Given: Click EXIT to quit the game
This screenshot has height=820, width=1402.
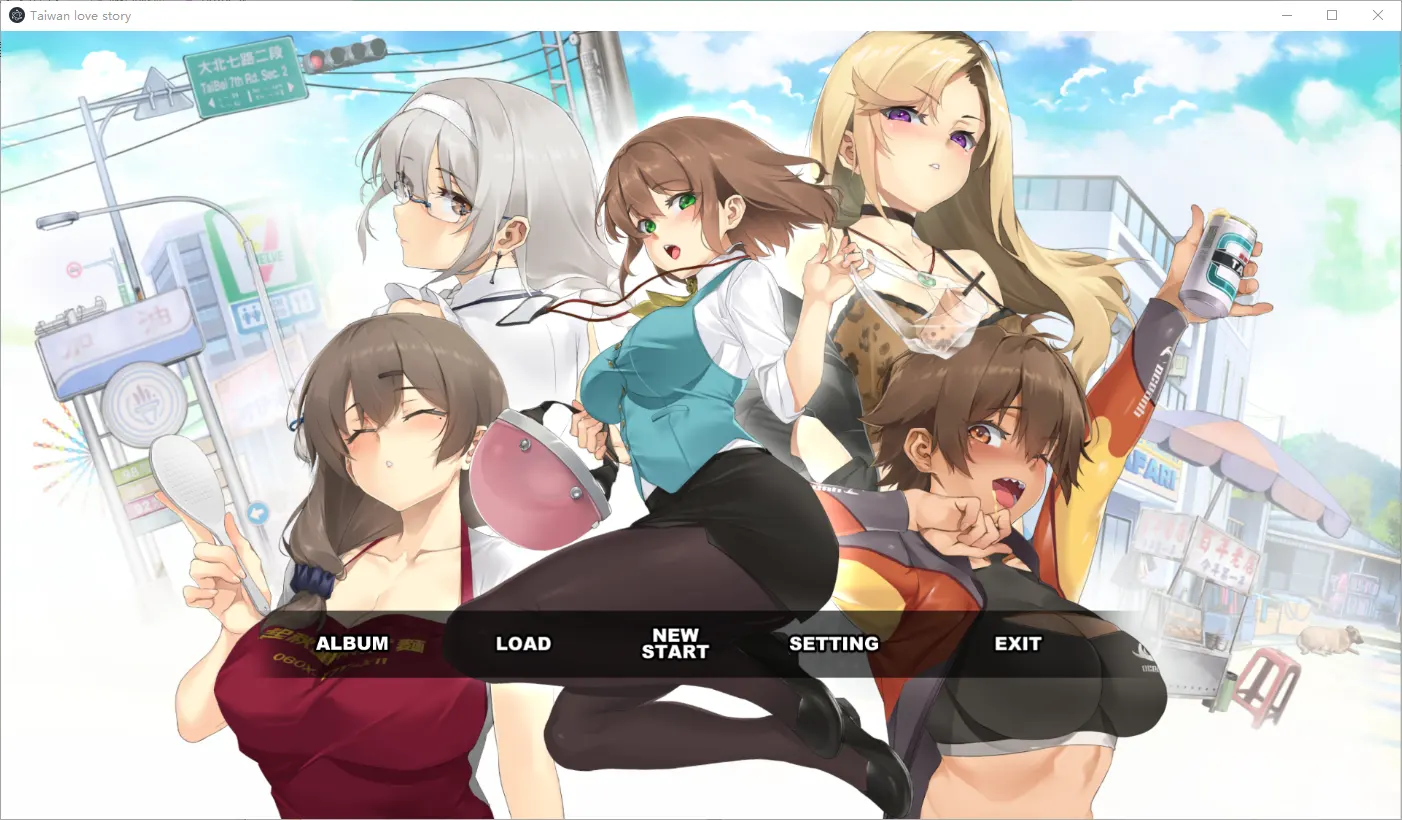Looking at the screenshot, I should [1017, 643].
